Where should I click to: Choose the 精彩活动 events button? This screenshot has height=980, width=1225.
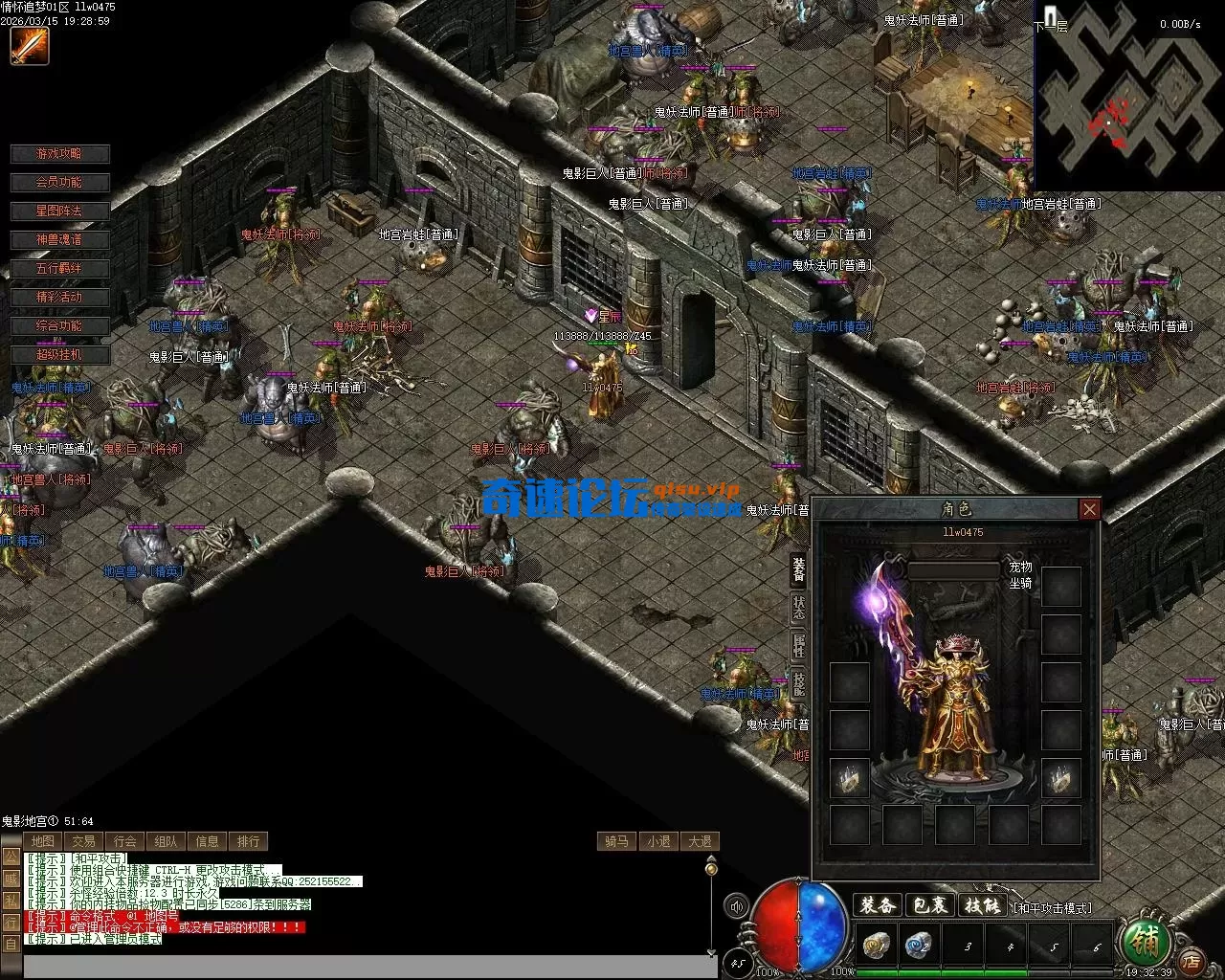[59, 298]
